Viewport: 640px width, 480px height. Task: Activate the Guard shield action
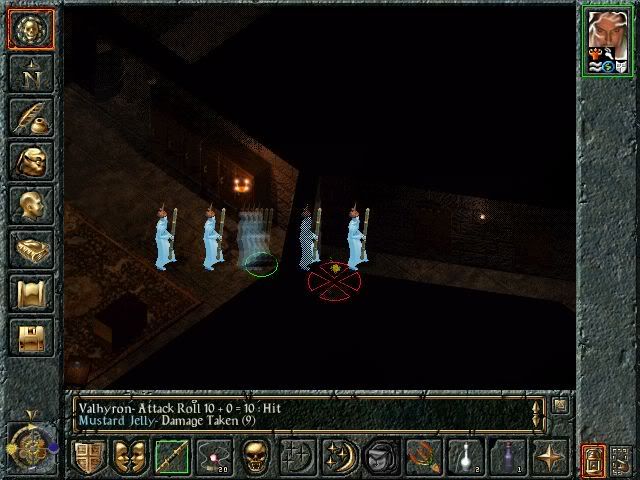click(x=87, y=457)
